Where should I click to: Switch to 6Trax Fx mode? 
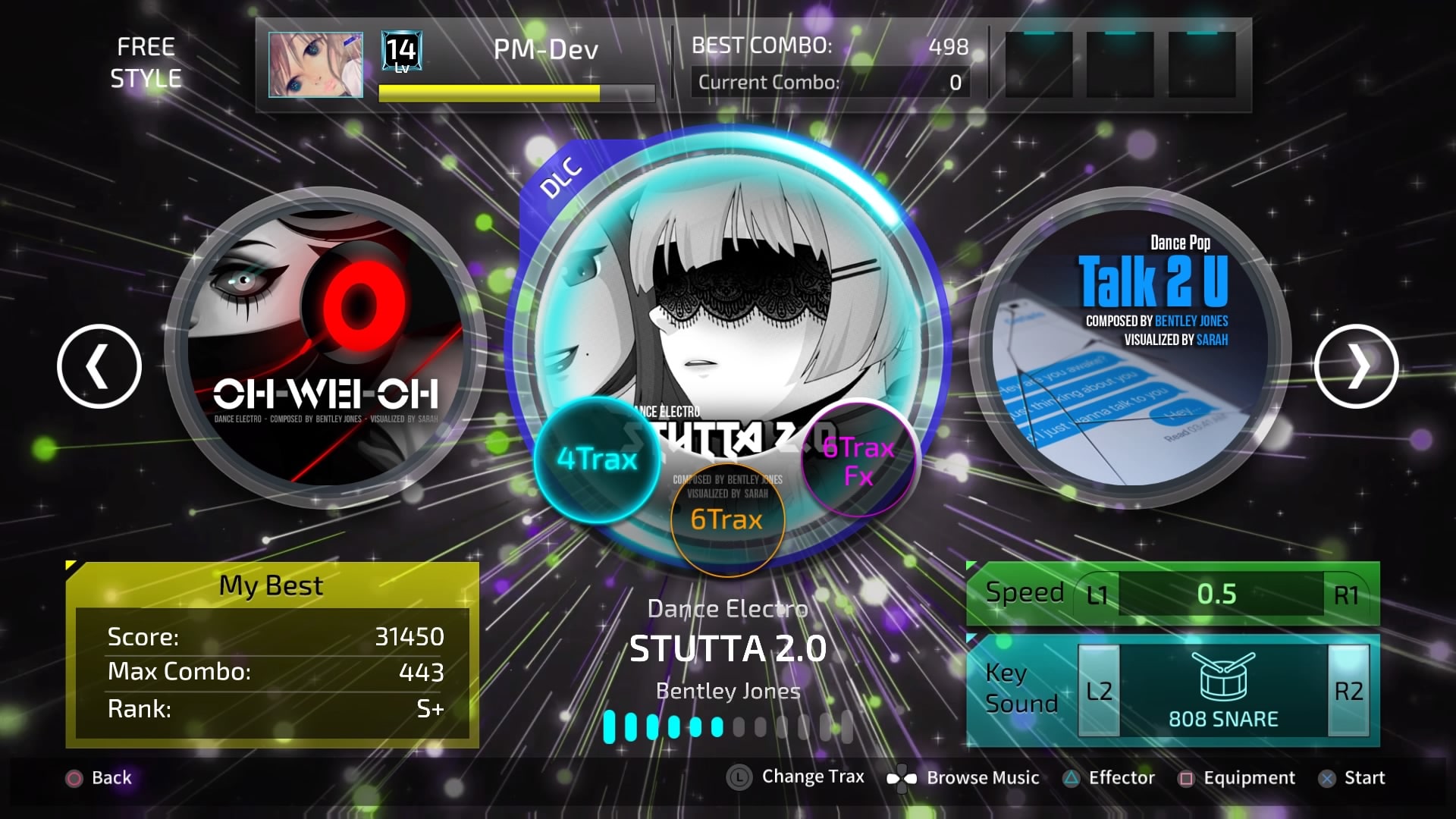point(858,459)
